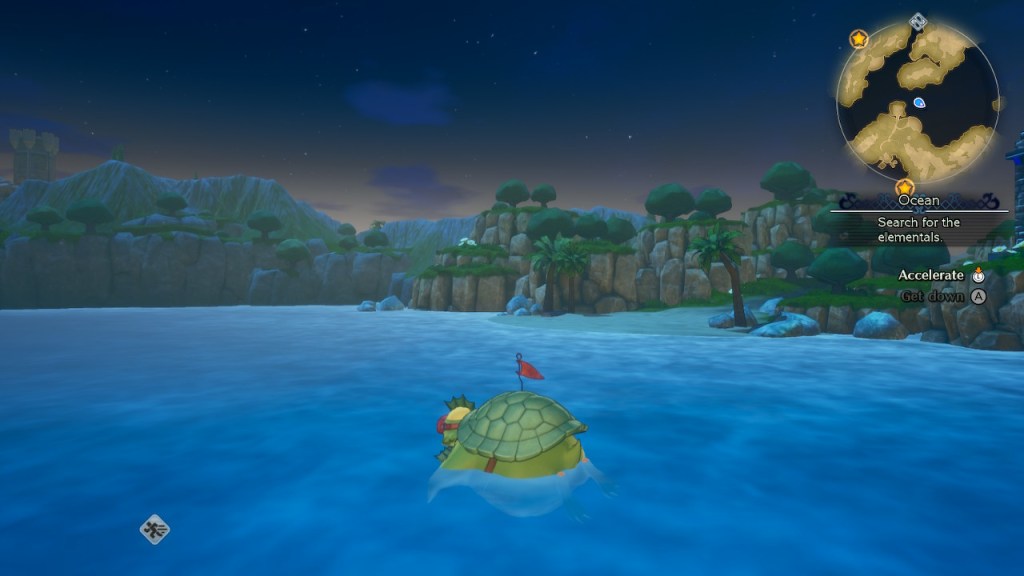Click the Ocean location label
The image size is (1024, 576).
[x=918, y=200]
